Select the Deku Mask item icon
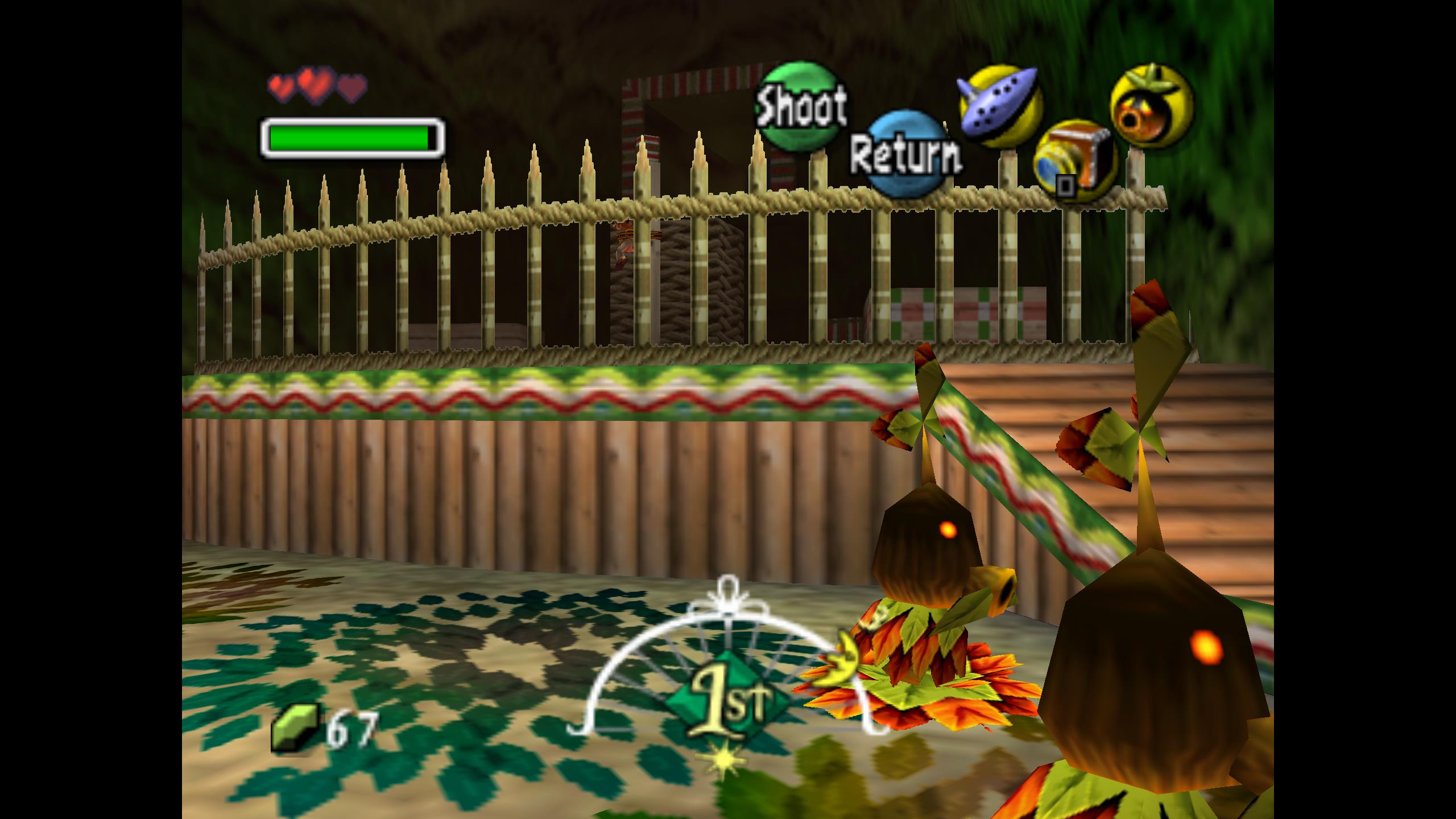This screenshot has width=1456, height=819. point(1152,106)
